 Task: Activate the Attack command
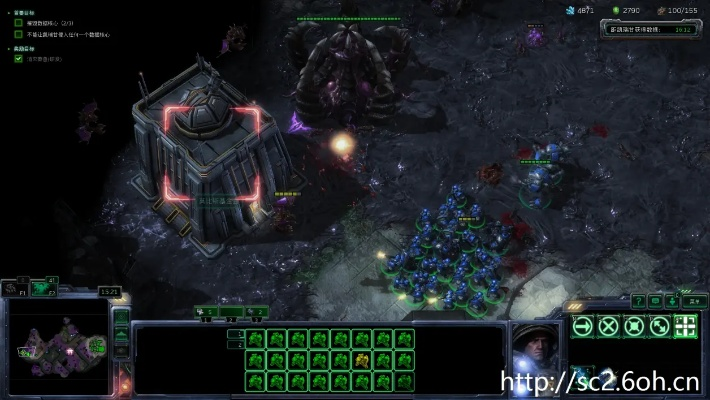click(x=685, y=326)
